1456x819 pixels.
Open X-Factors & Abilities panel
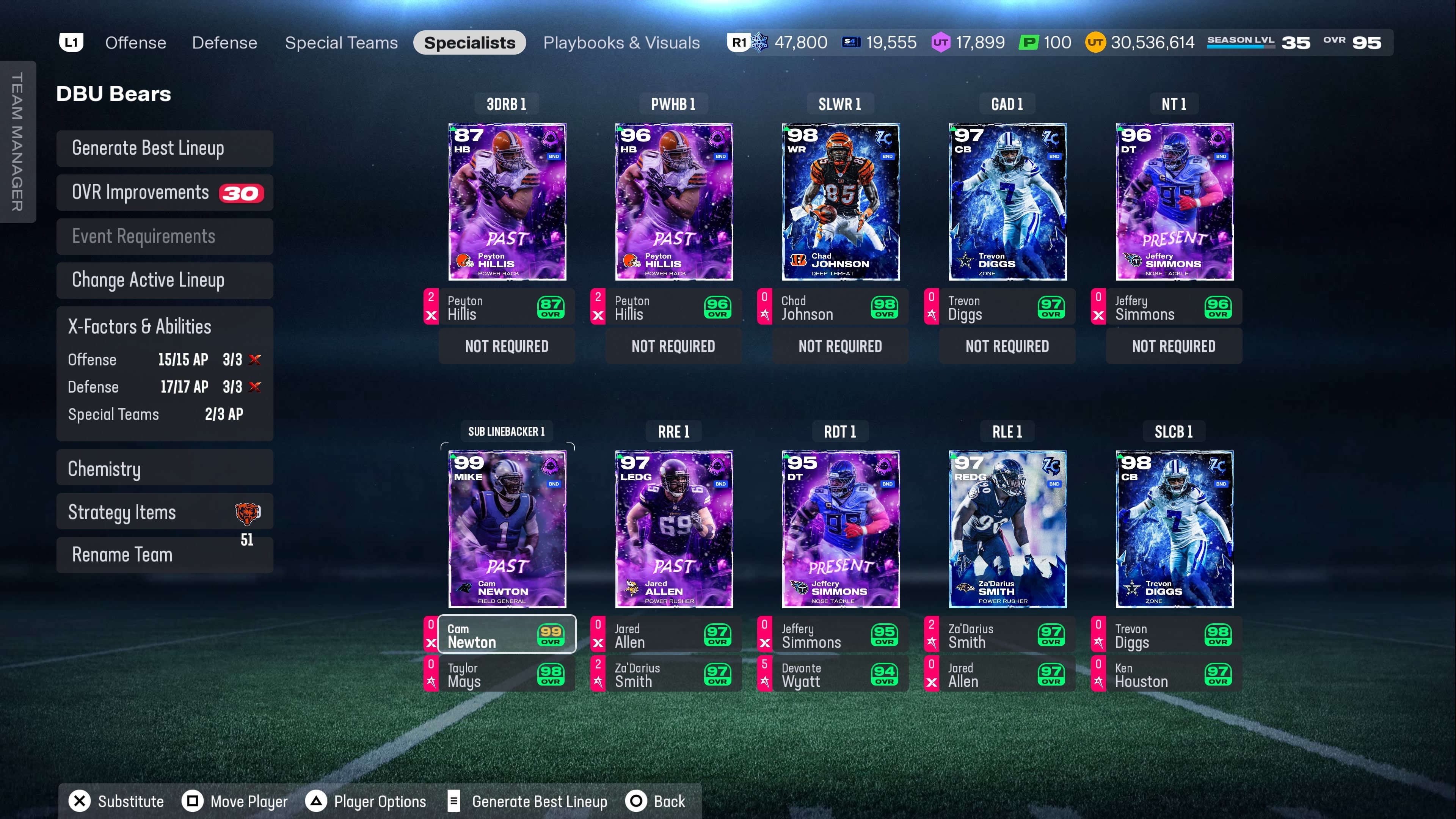(165, 327)
